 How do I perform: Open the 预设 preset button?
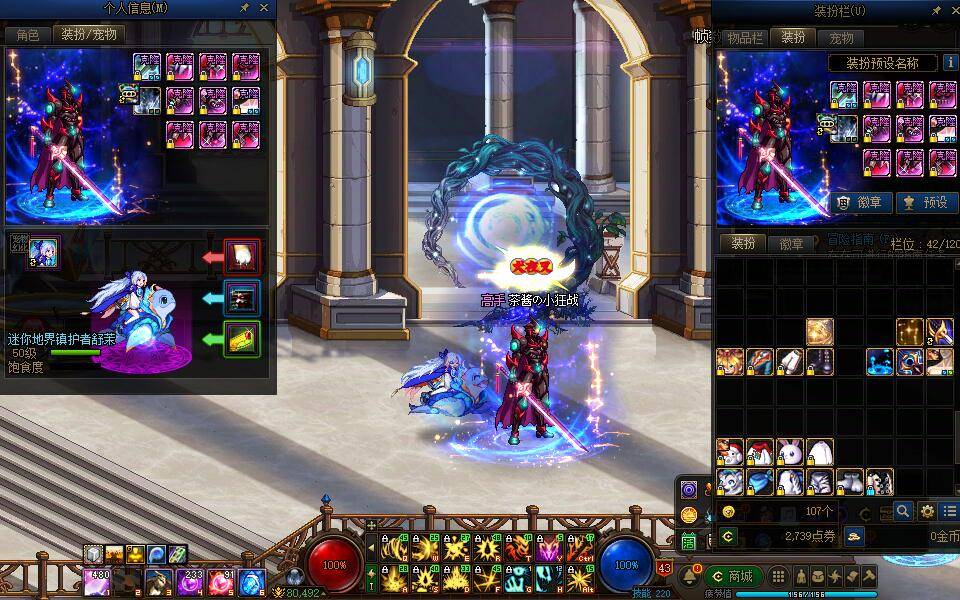[x=926, y=202]
